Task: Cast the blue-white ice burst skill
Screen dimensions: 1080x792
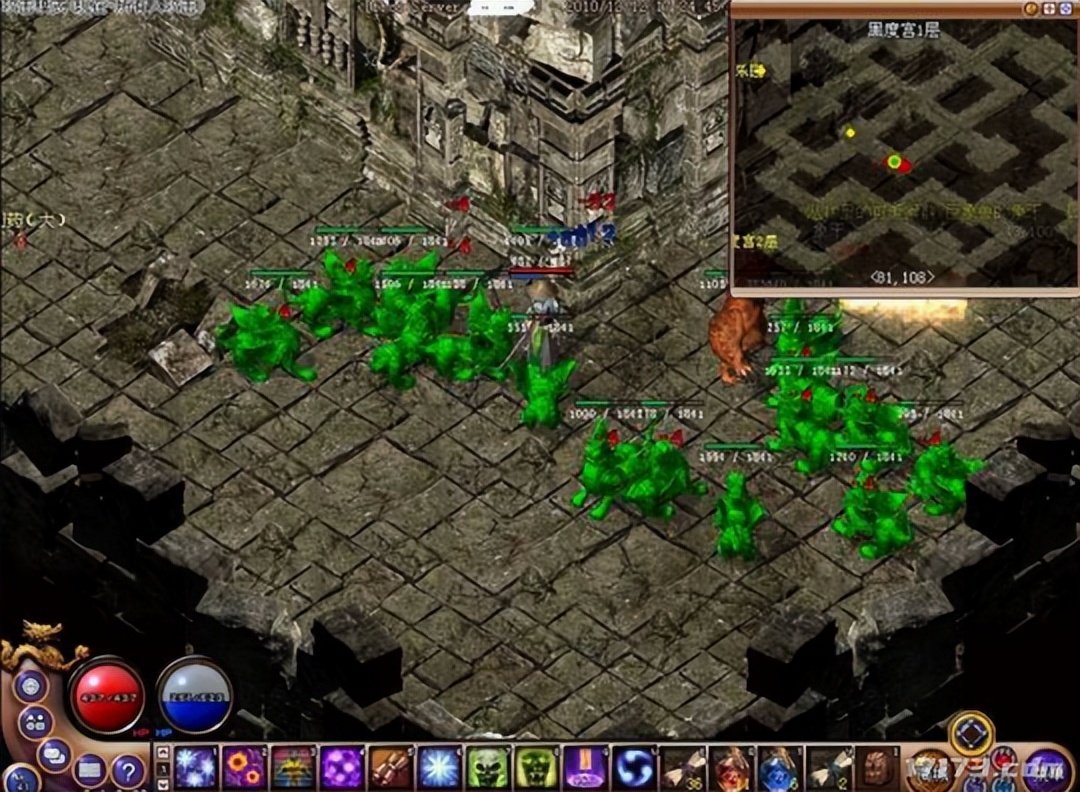Action: coord(439,767)
